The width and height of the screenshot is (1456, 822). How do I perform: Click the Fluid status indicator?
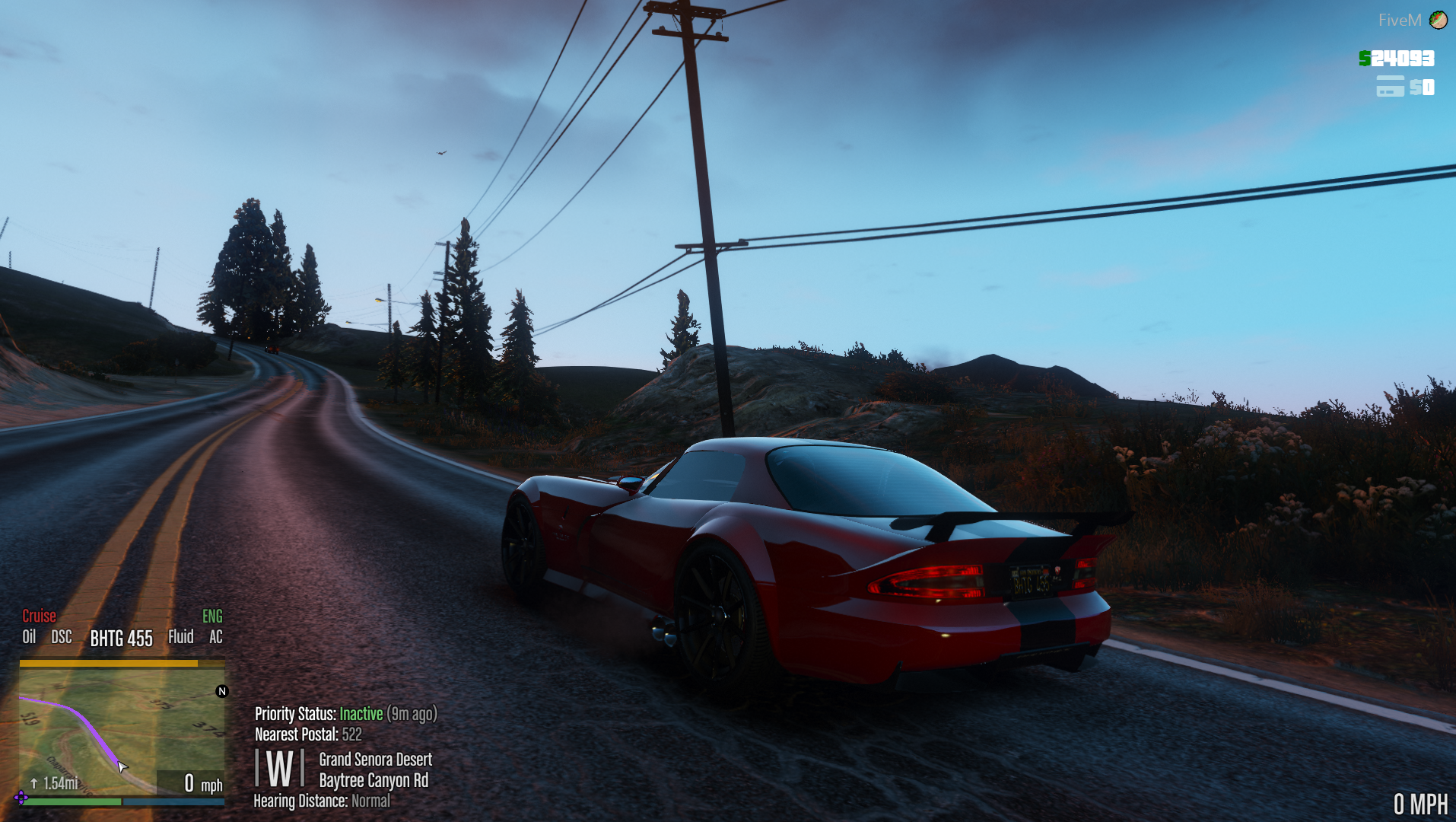pyautogui.click(x=181, y=637)
